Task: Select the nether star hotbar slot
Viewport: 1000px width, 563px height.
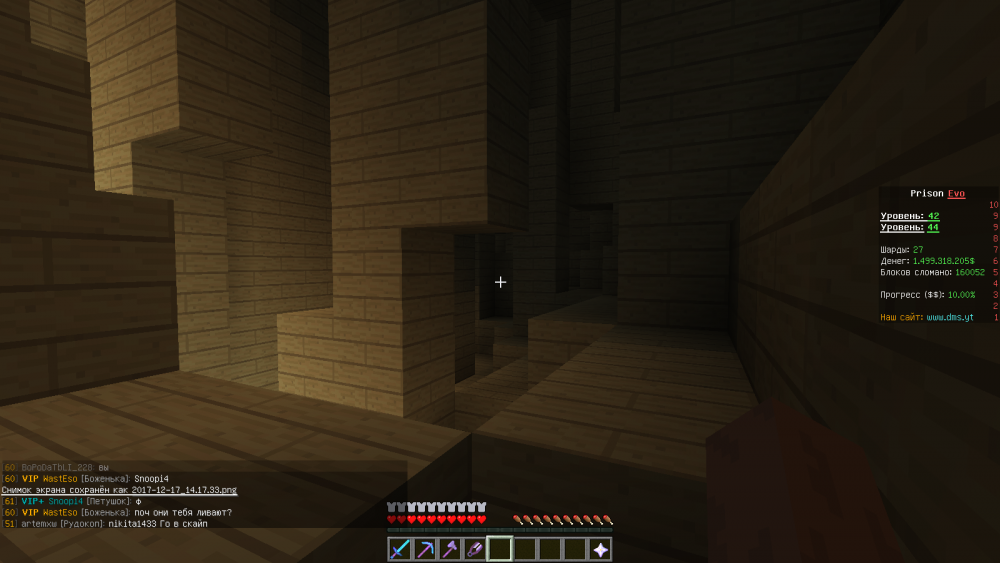Action: 600,549
